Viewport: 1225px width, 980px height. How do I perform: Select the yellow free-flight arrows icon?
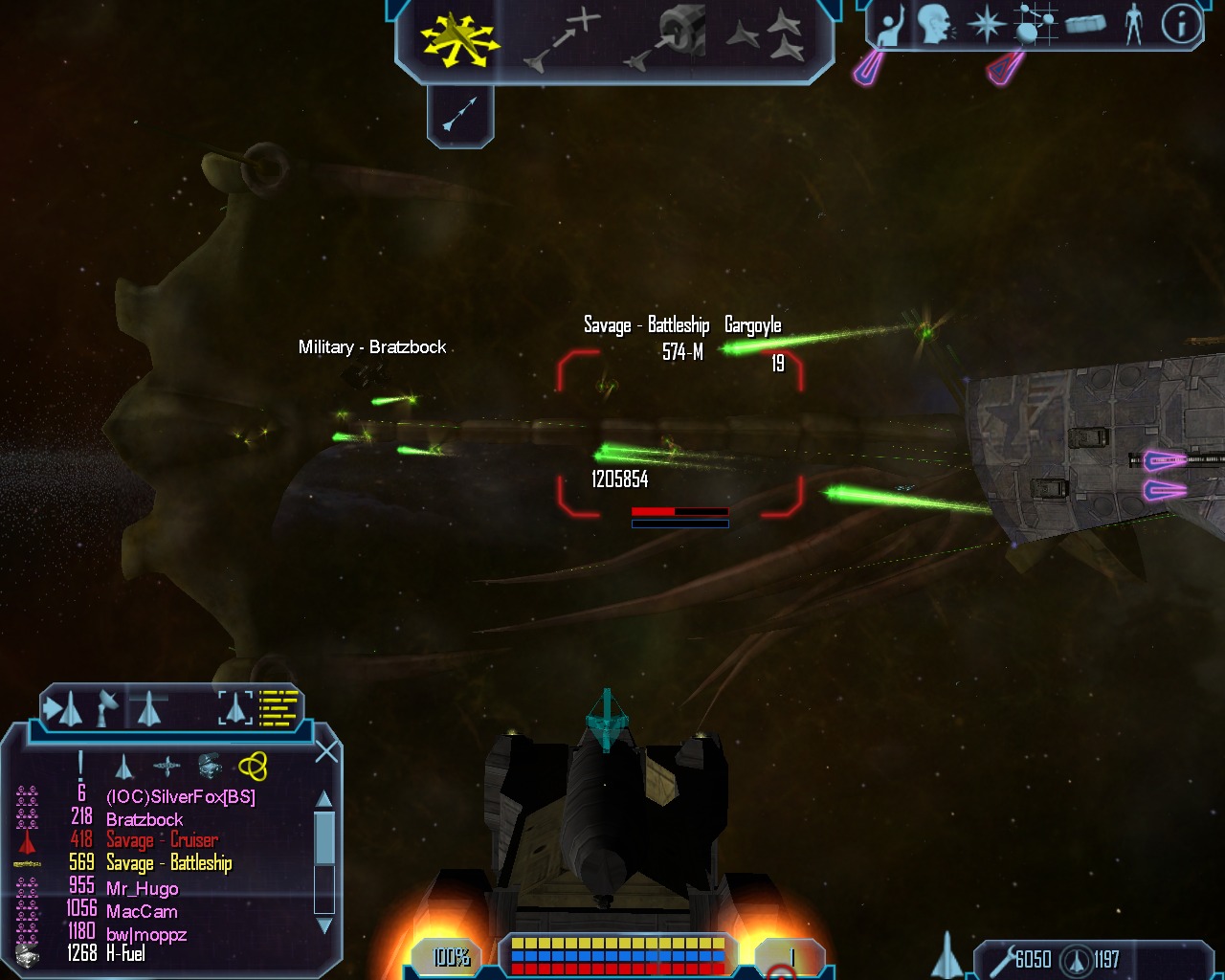(459, 39)
